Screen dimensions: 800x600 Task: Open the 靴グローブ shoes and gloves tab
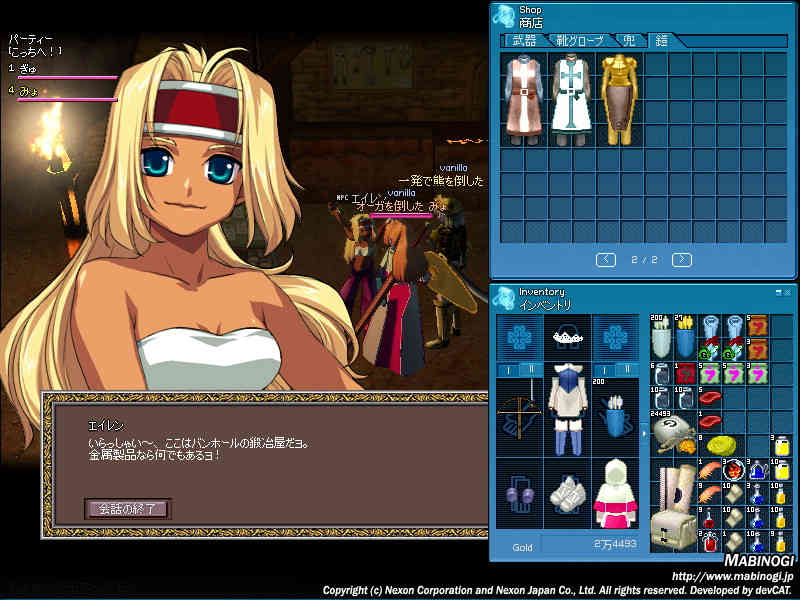pos(580,41)
